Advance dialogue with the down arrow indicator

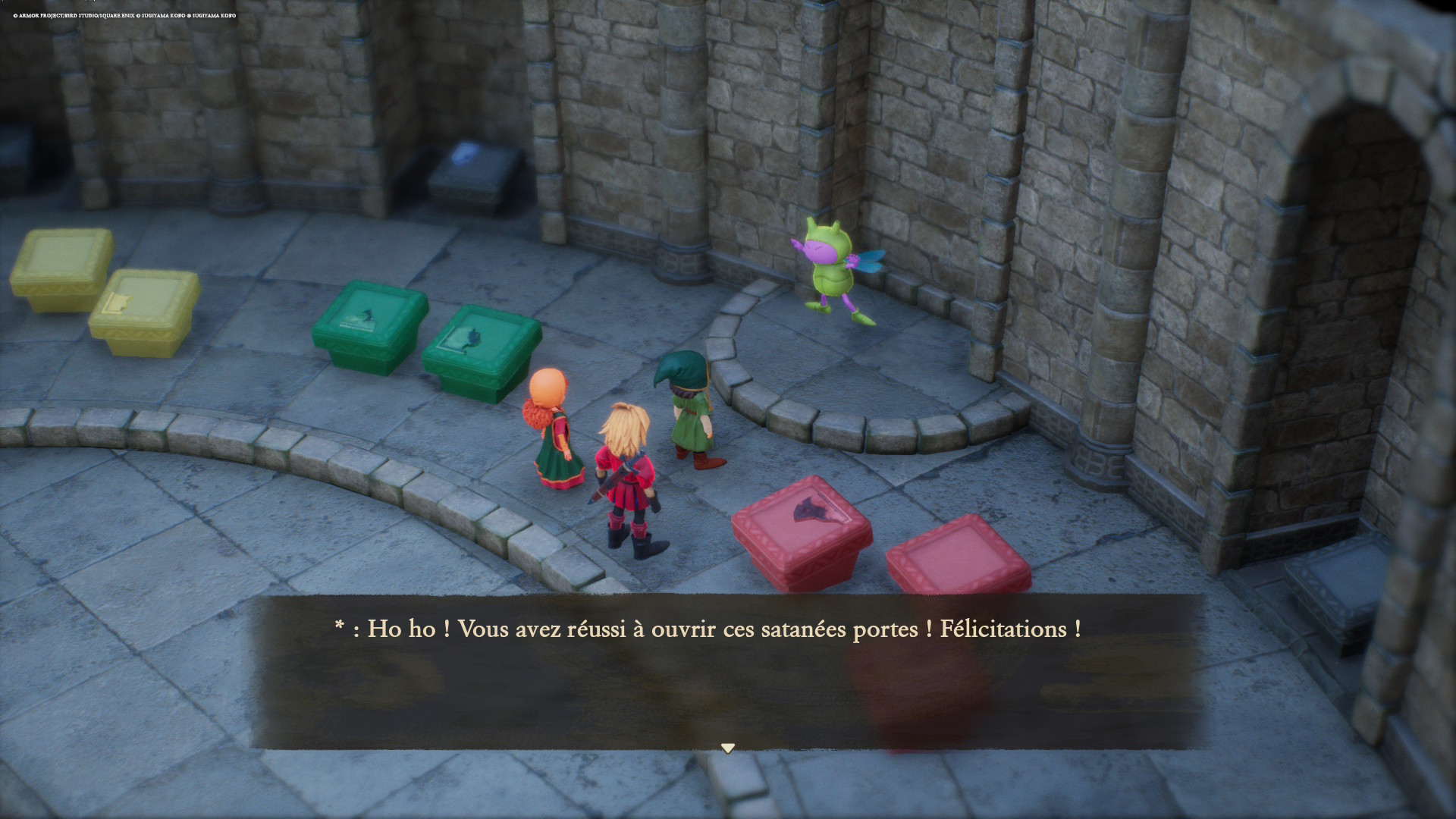tap(728, 748)
